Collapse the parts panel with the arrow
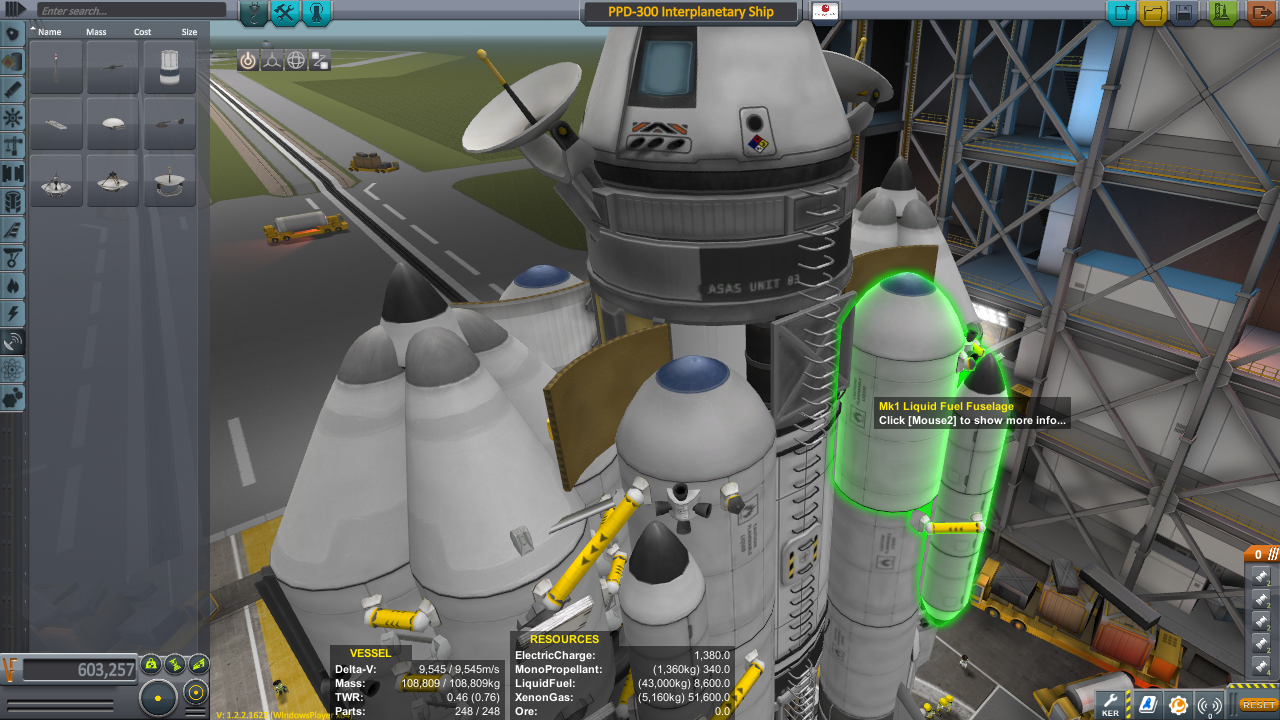 [x=14, y=9]
